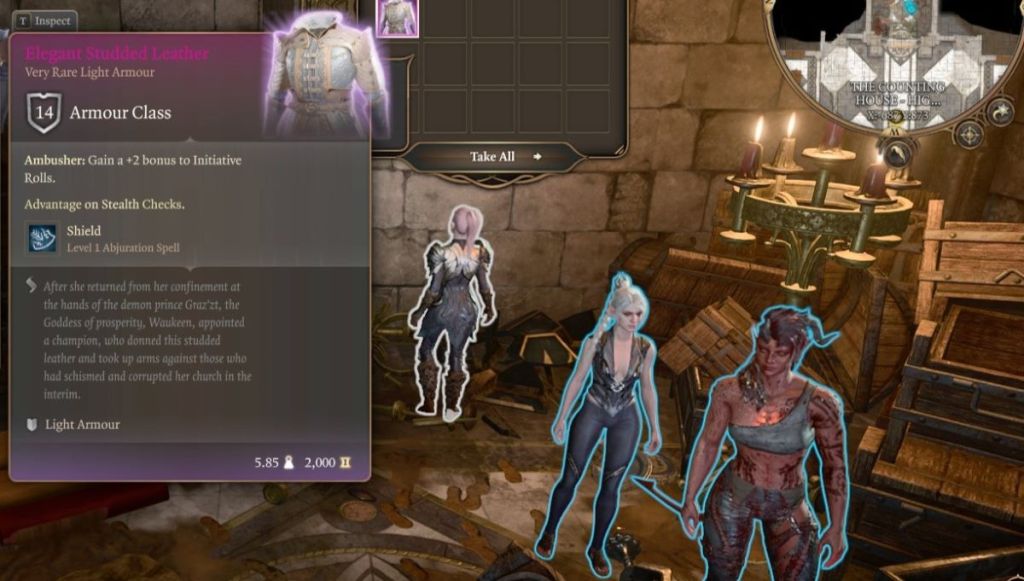Select the Elegant Studded Leather loot slot
The height and width of the screenshot is (581, 1024).
click(396, 18)
